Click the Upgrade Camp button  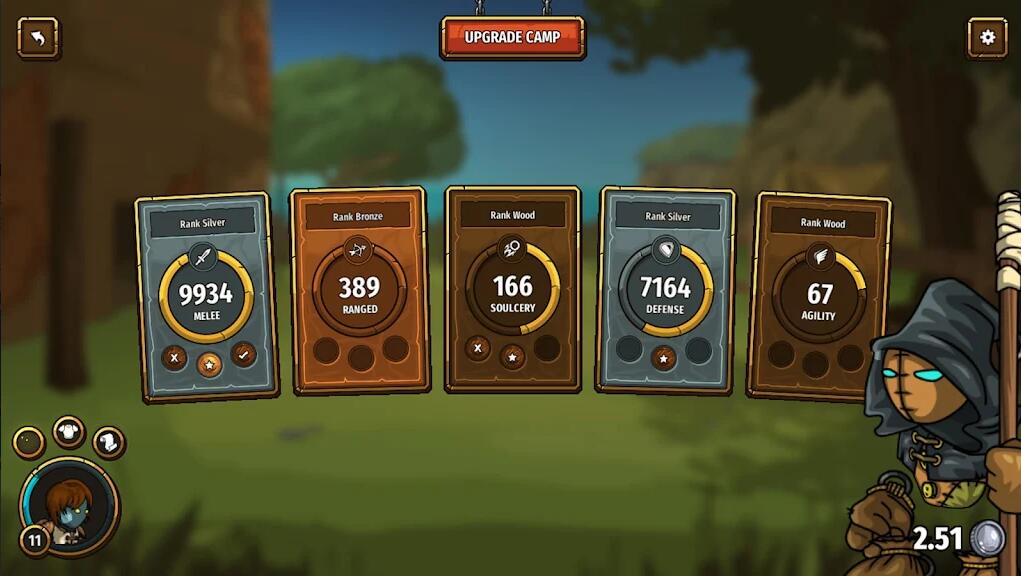512,37
